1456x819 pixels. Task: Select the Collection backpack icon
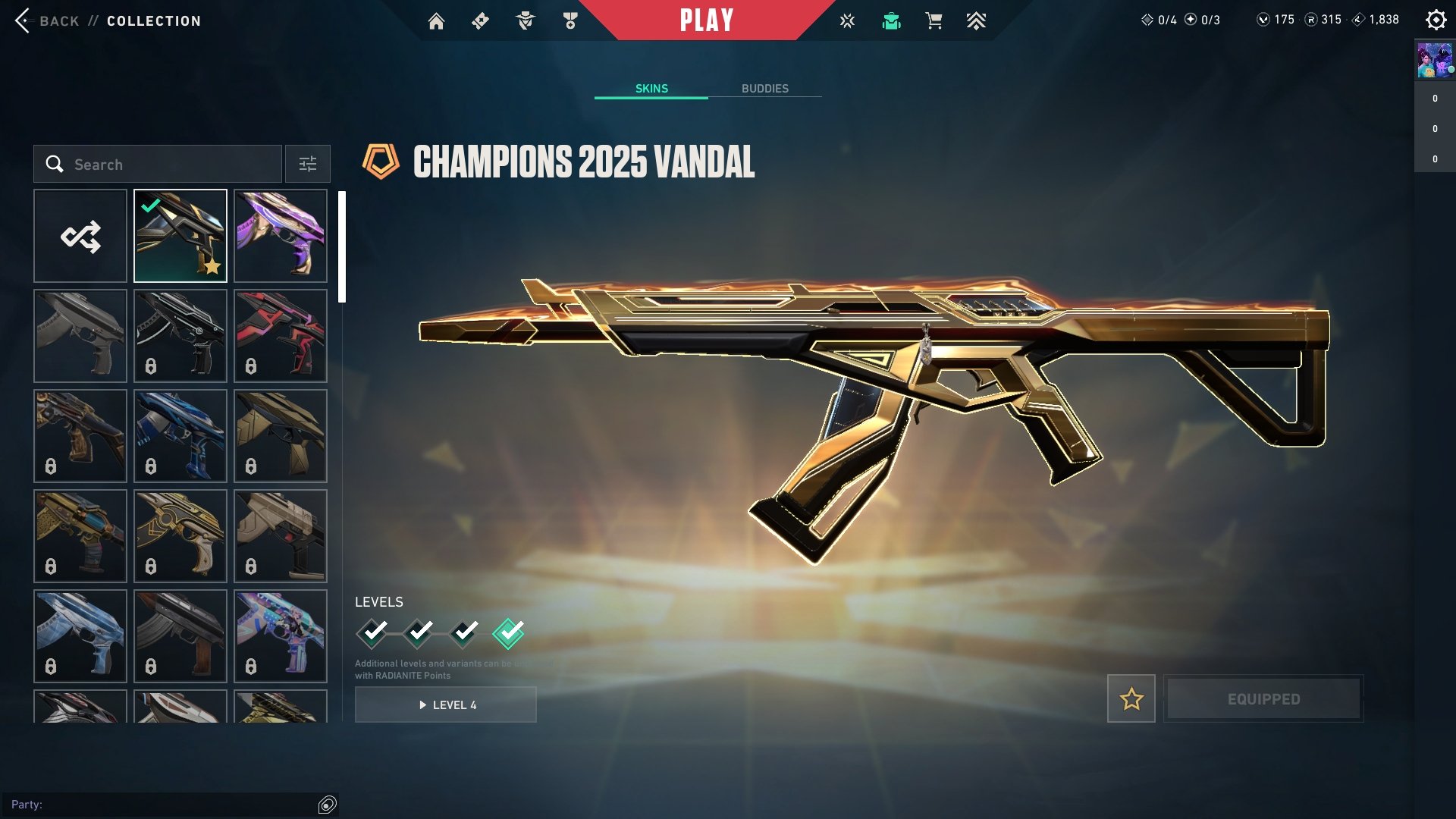pyautogui.click(x=891, y=21)
